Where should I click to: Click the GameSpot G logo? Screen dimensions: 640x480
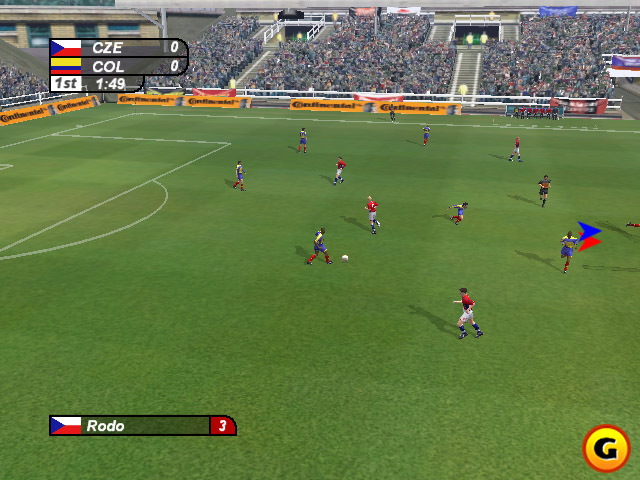point(606,448)
